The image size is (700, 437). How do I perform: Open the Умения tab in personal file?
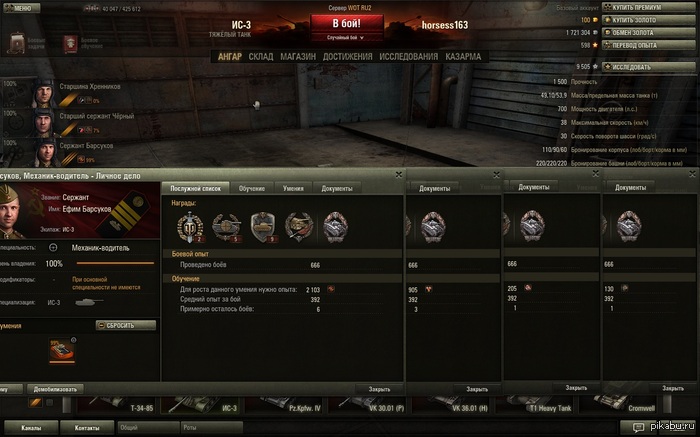[293, 188]
